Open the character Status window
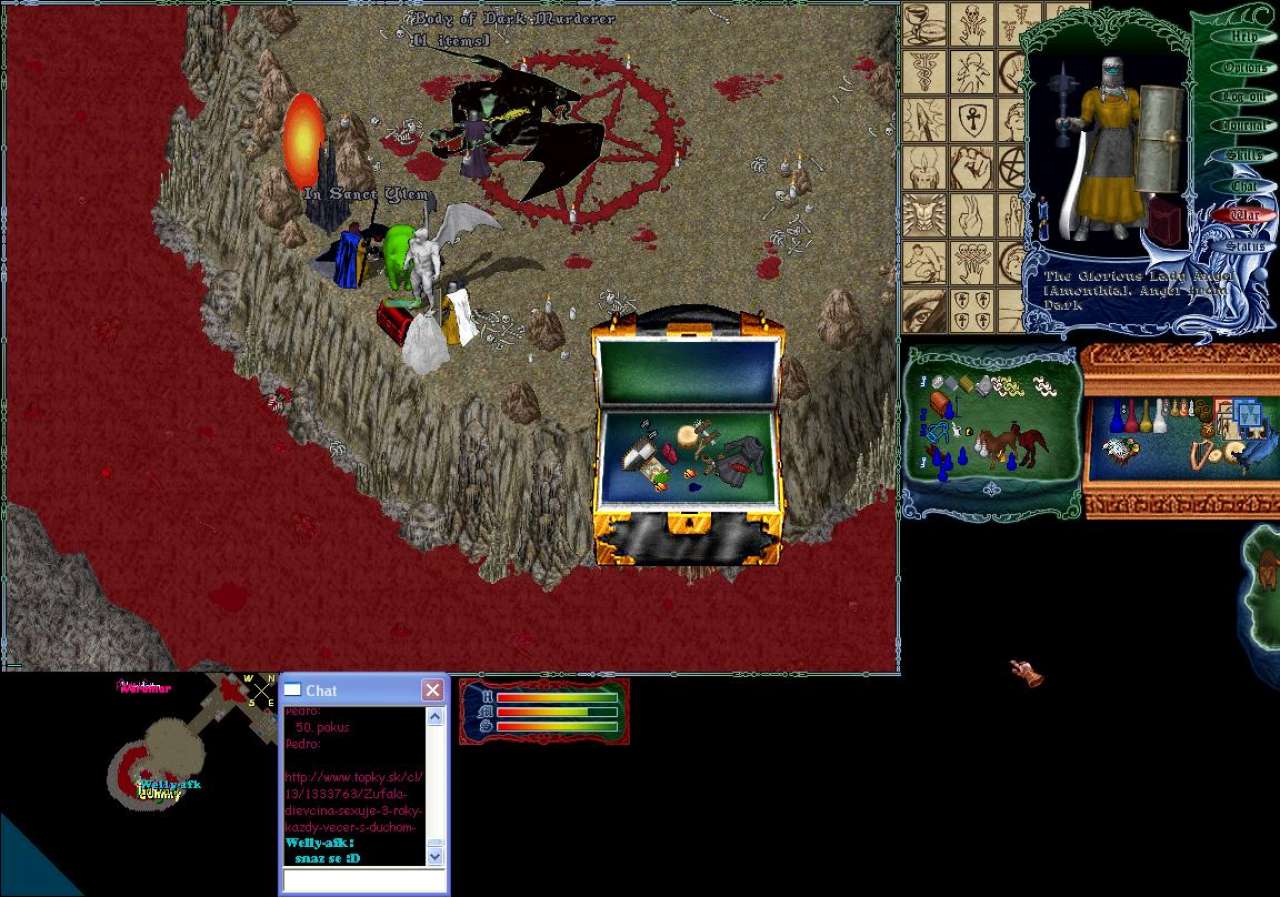This screenshot has height=897, width=1280. [1244, 245]
